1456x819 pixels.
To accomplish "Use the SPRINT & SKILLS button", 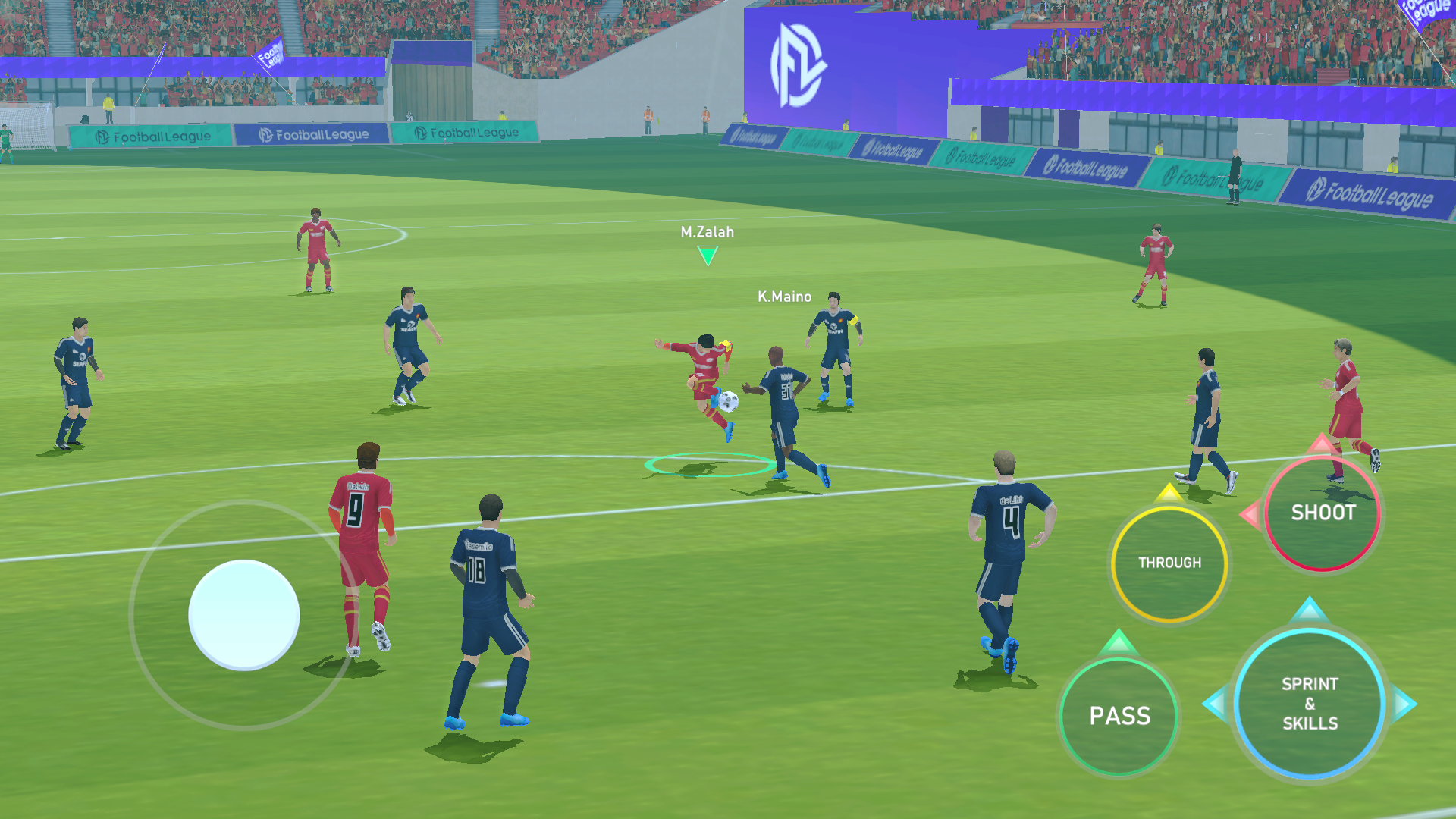I will tap(1310, 704).
